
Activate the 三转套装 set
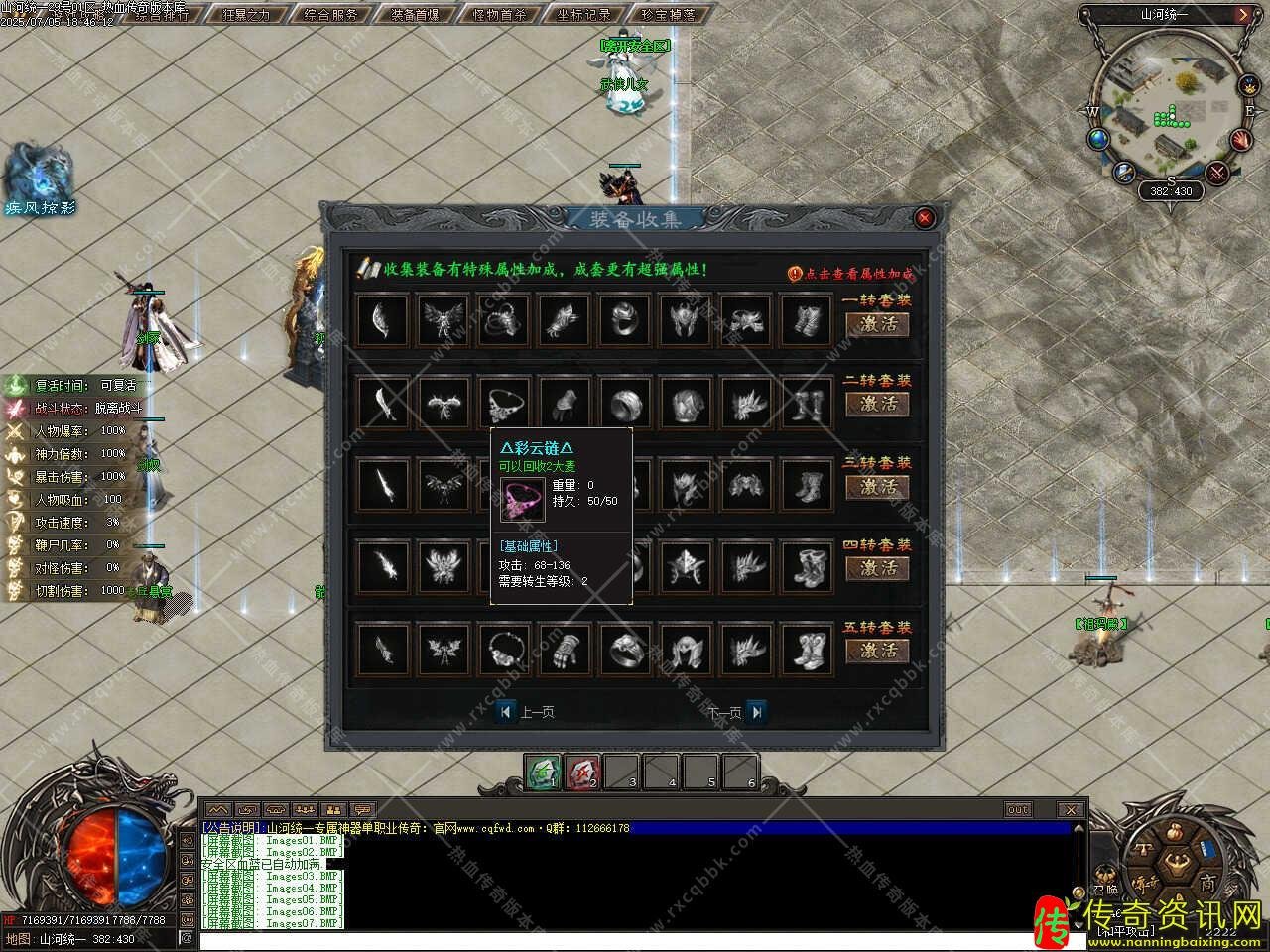click(877, 486)
